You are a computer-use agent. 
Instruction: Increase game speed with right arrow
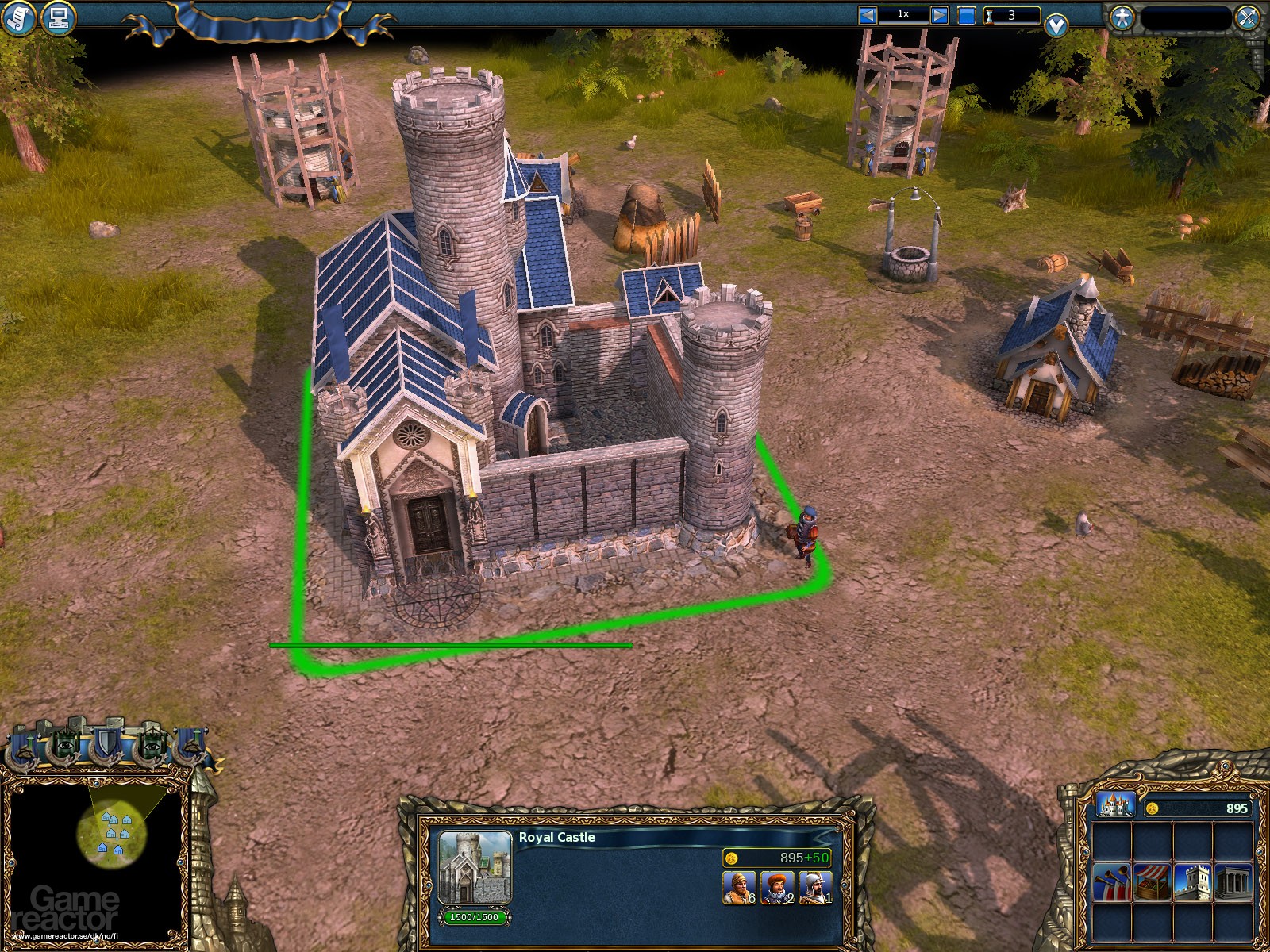(939, 15)
